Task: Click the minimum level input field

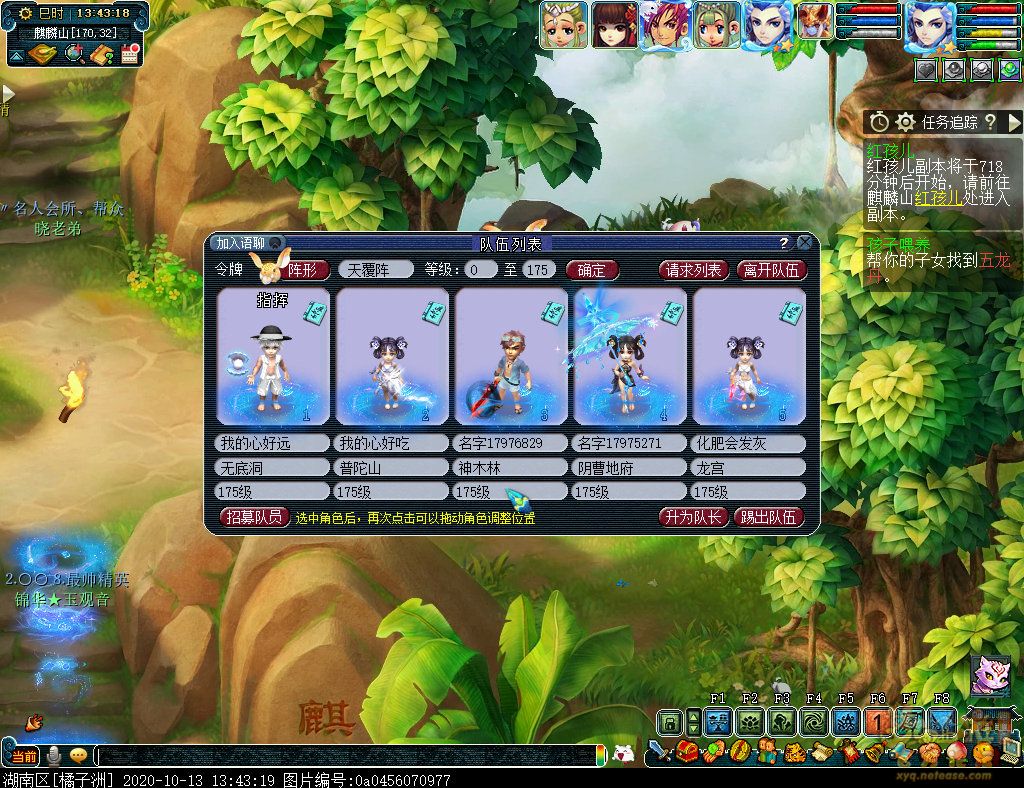Action: pos(482,270)
